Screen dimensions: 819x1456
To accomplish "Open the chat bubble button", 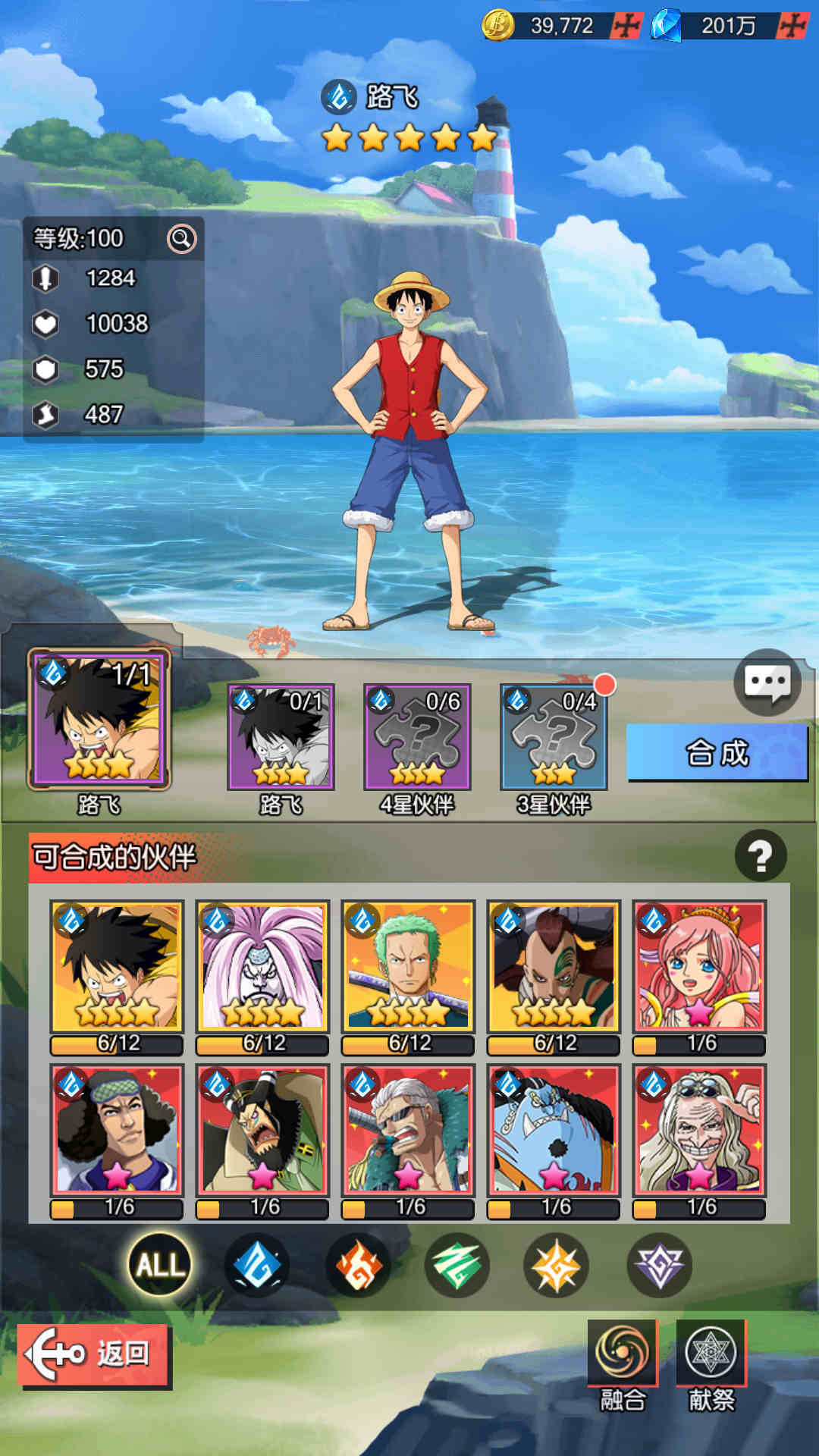I will 767,682.
